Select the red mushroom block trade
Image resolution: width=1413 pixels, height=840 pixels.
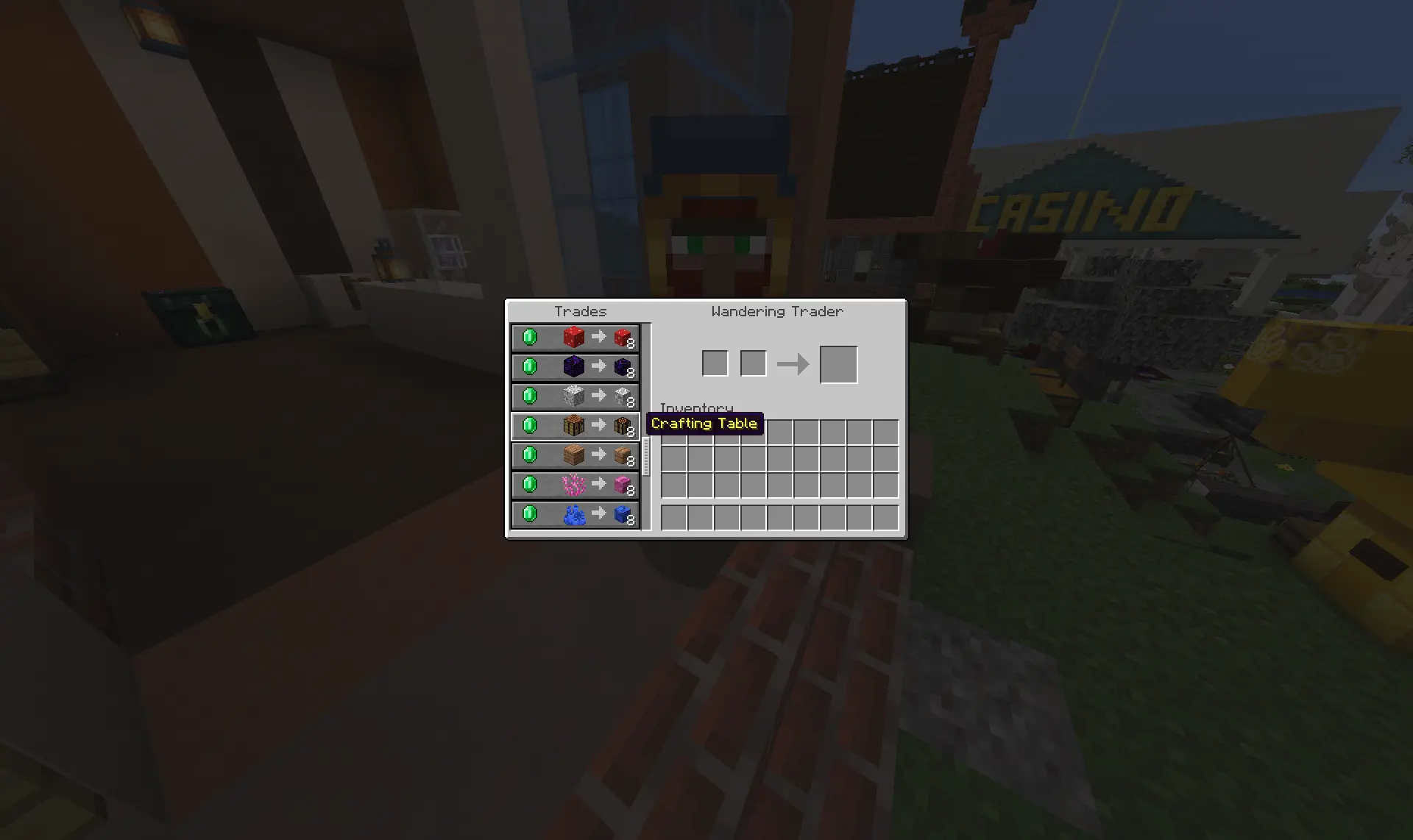pos(575,337)
